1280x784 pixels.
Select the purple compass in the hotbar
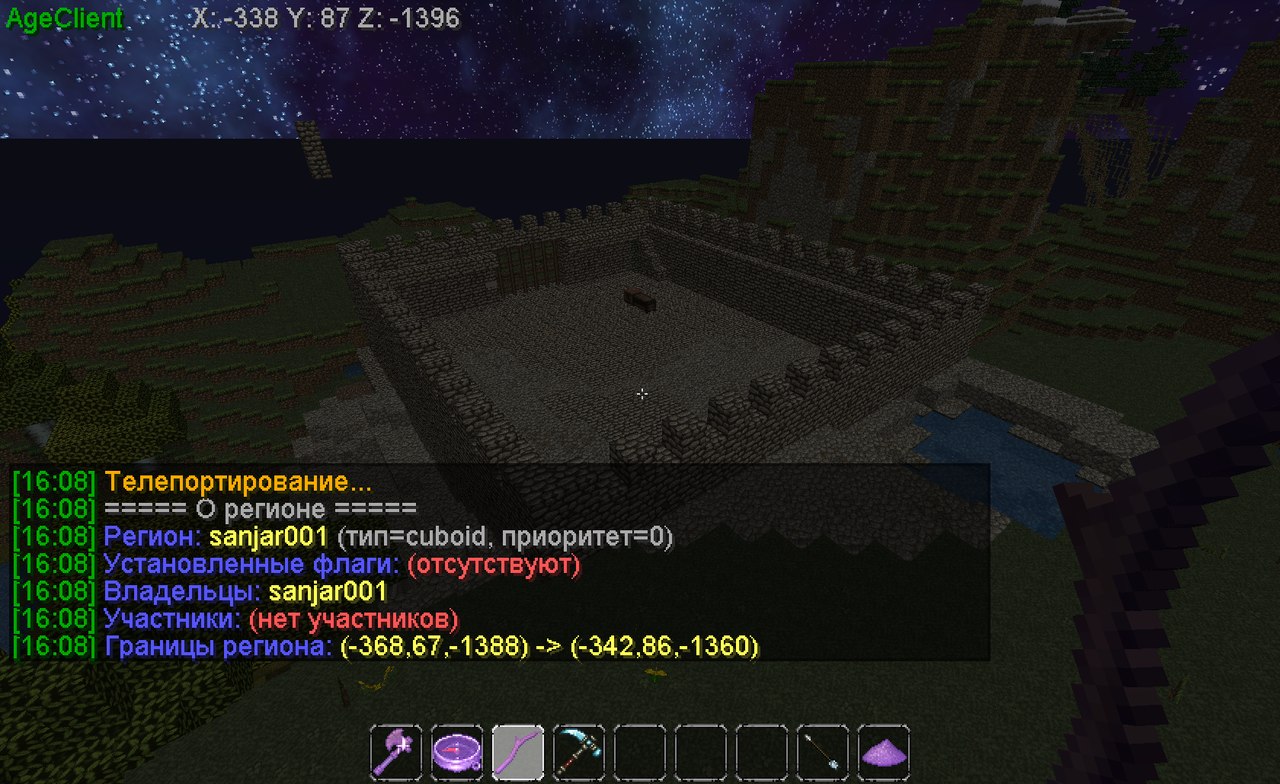tap(455, 749)
